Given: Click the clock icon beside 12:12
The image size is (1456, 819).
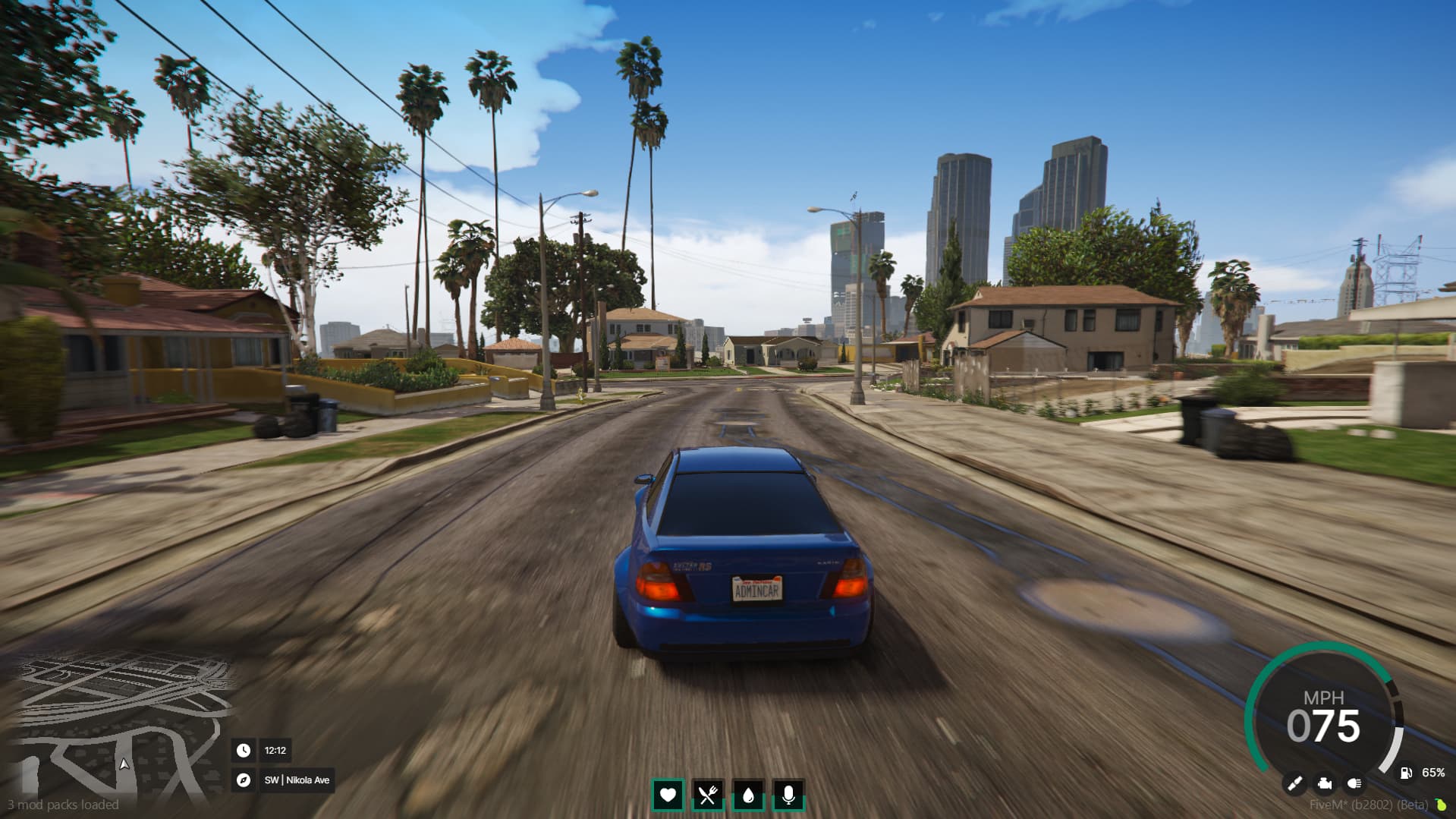Looking at the screenshot, I should (244, 750).
